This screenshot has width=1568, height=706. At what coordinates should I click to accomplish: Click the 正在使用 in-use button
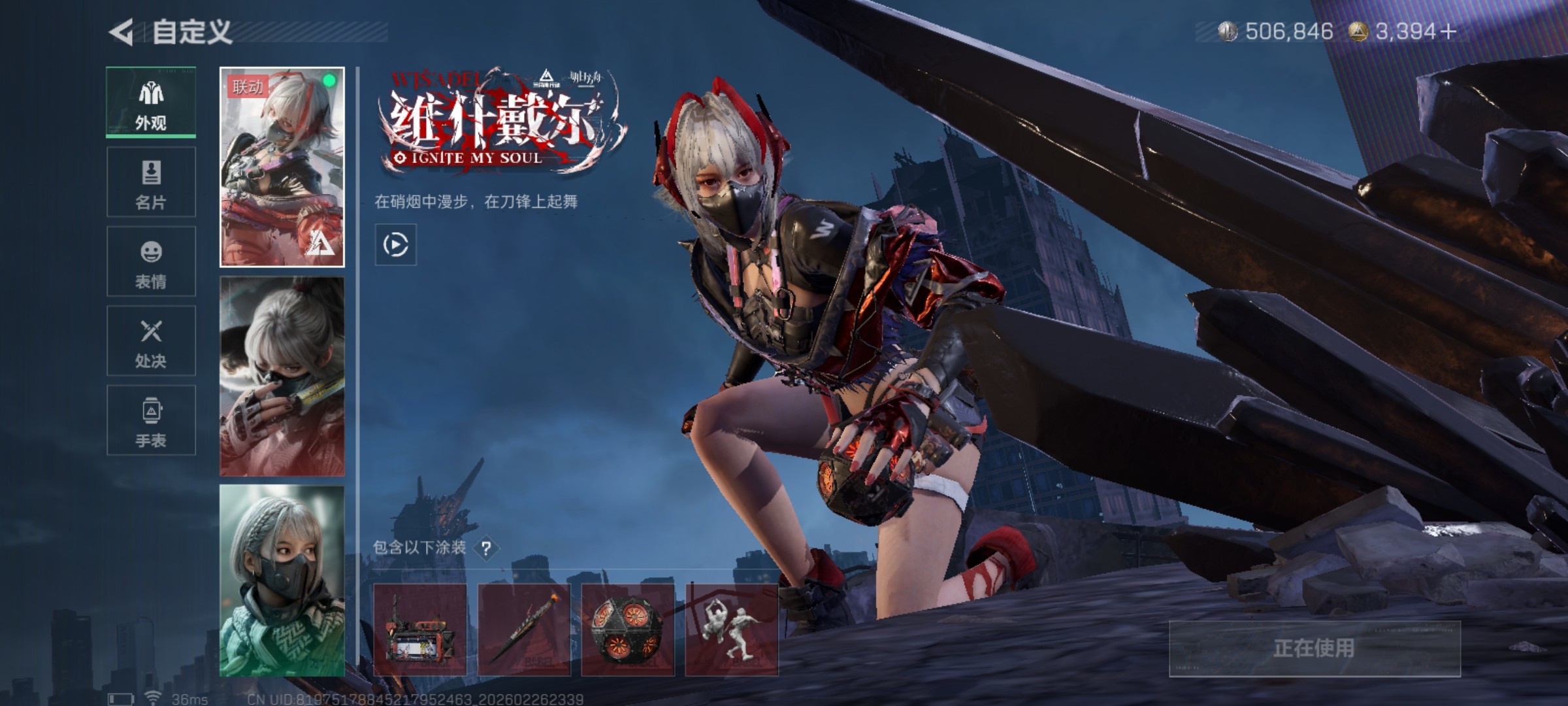[x=1314, y=648]
